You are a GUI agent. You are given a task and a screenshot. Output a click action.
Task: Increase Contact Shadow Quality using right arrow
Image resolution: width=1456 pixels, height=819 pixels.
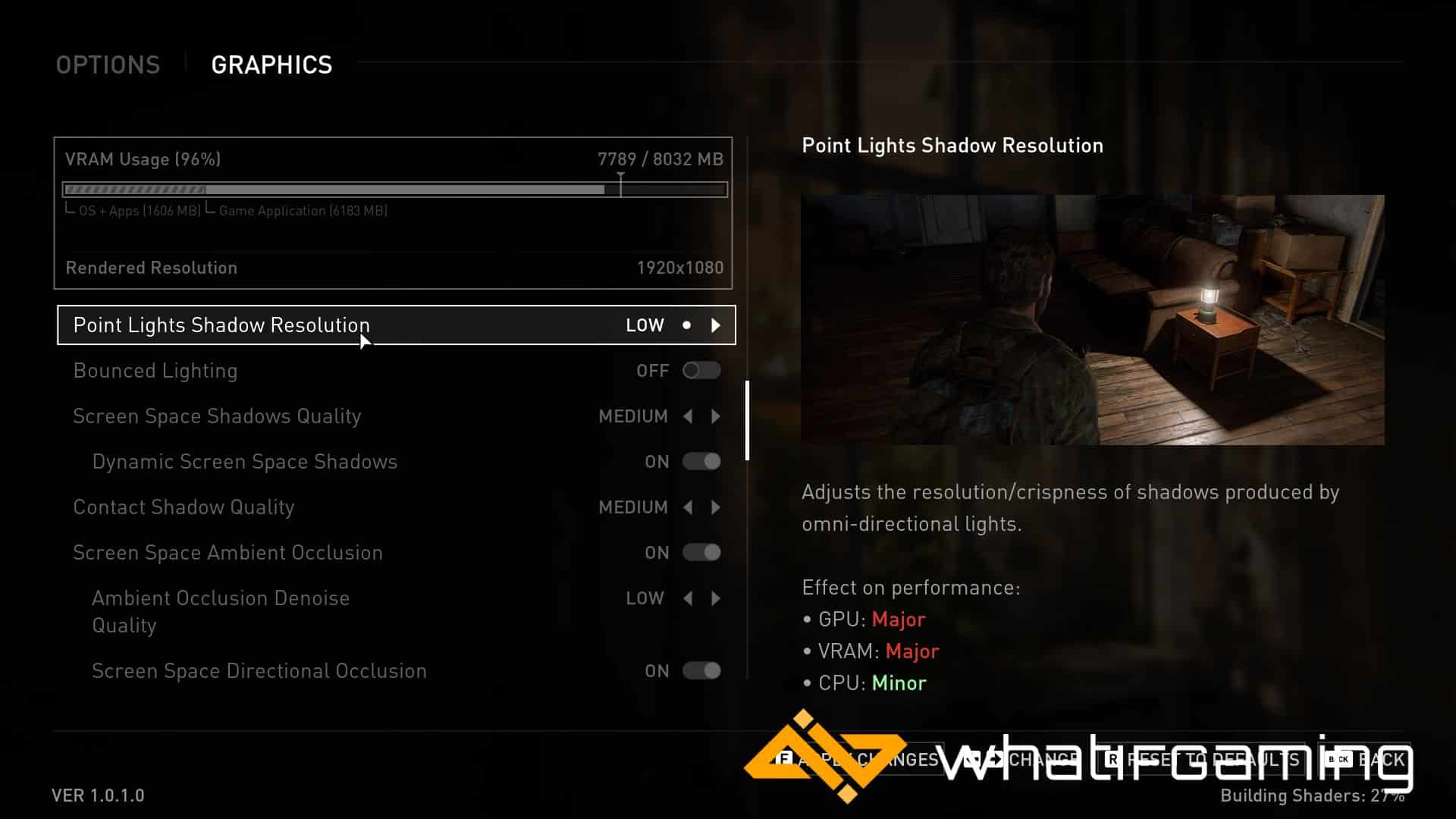[x=716, y=507]
